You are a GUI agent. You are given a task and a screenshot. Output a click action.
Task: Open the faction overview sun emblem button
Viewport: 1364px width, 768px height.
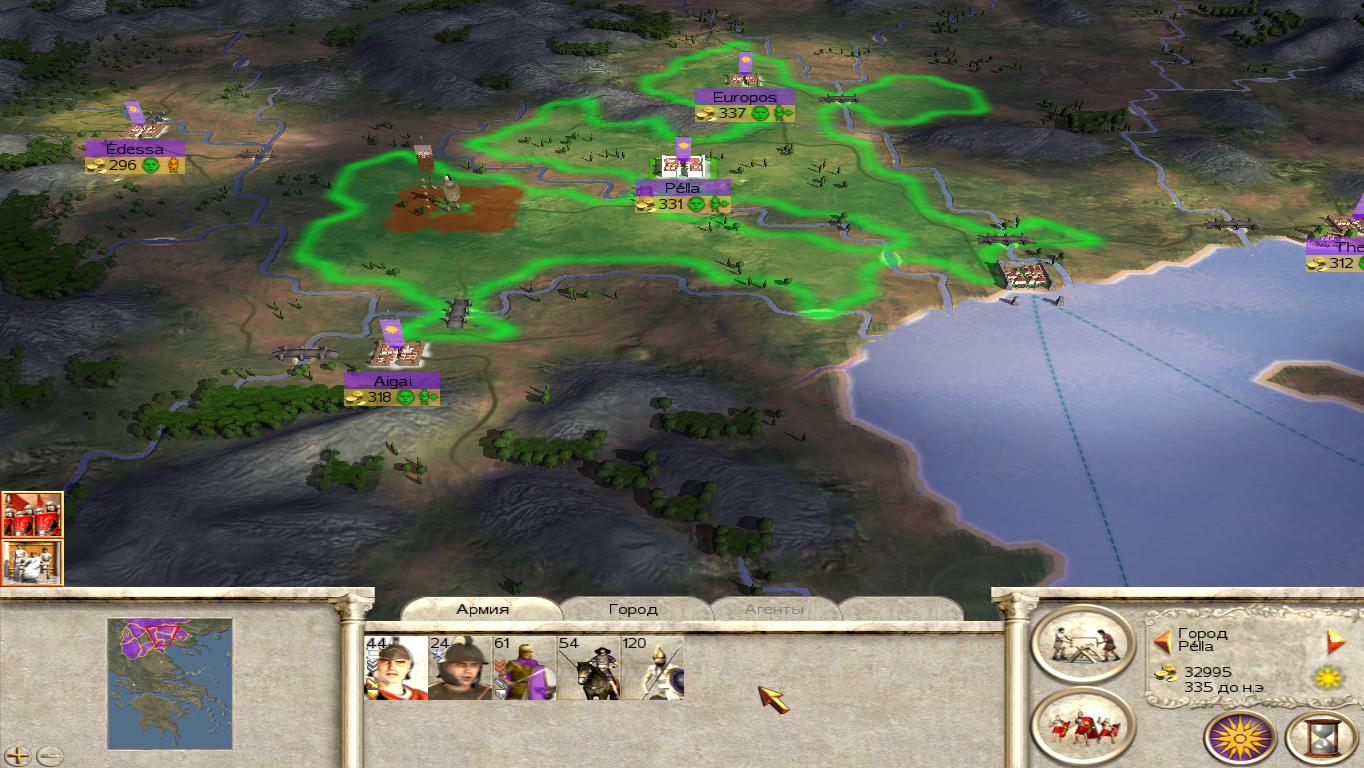1240,737
